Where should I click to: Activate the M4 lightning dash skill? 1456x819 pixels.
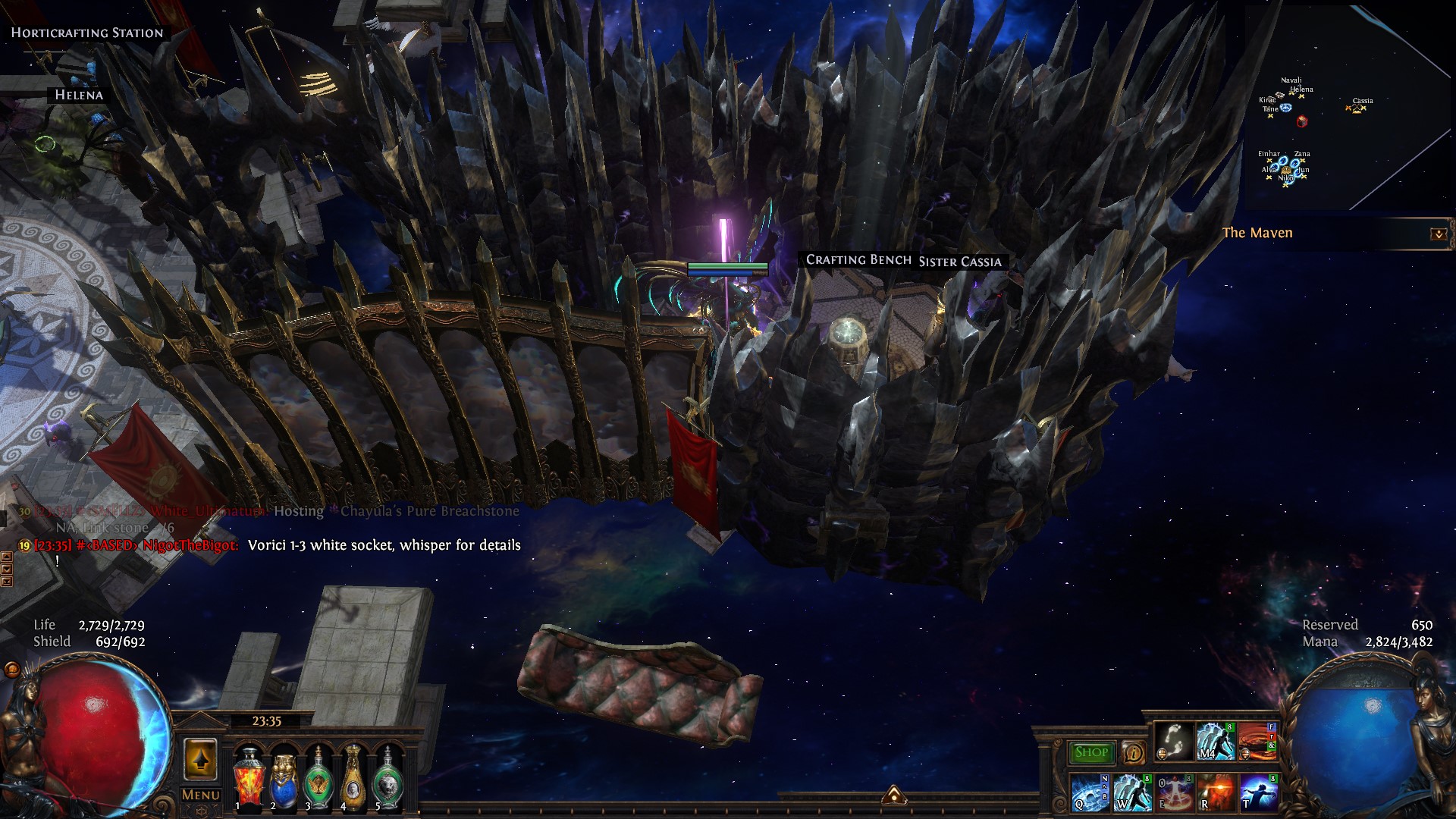(1216, 741)
